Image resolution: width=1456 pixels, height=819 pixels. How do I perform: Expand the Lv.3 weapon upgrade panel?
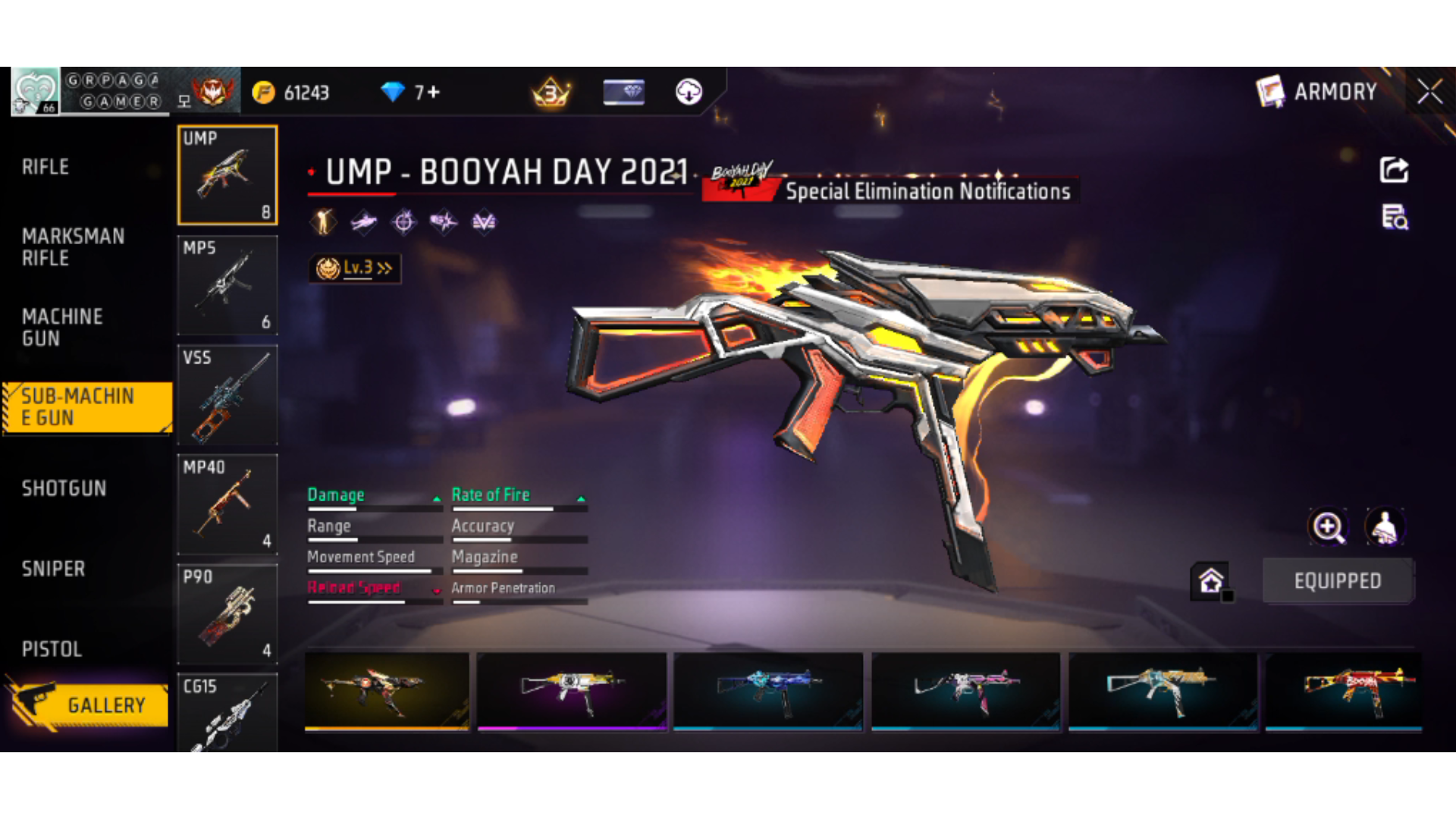coord(354,268)
